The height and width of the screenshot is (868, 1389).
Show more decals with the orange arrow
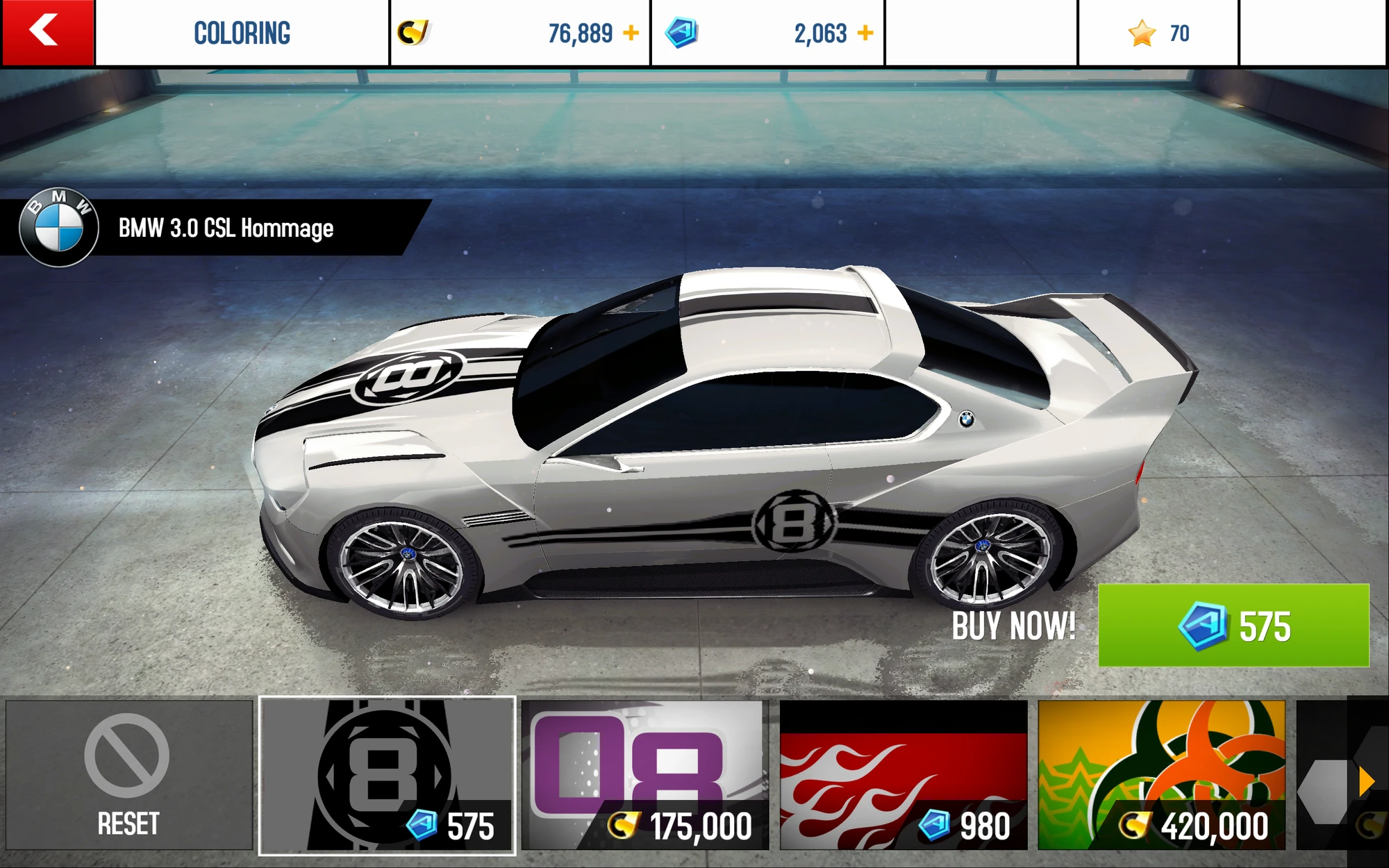point(1366,781)
